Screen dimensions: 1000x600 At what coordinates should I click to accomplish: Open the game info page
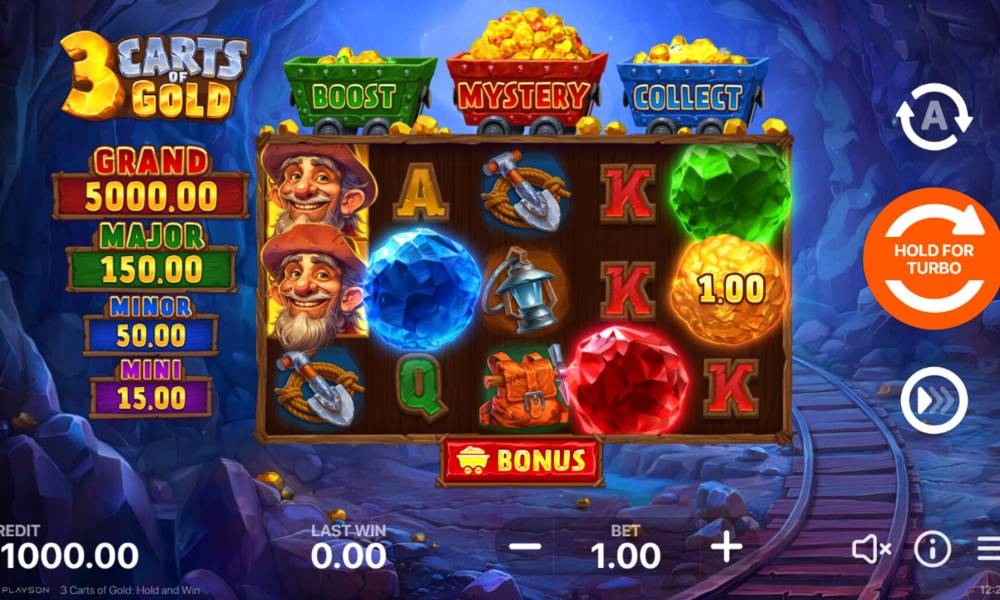click(932, 548)
